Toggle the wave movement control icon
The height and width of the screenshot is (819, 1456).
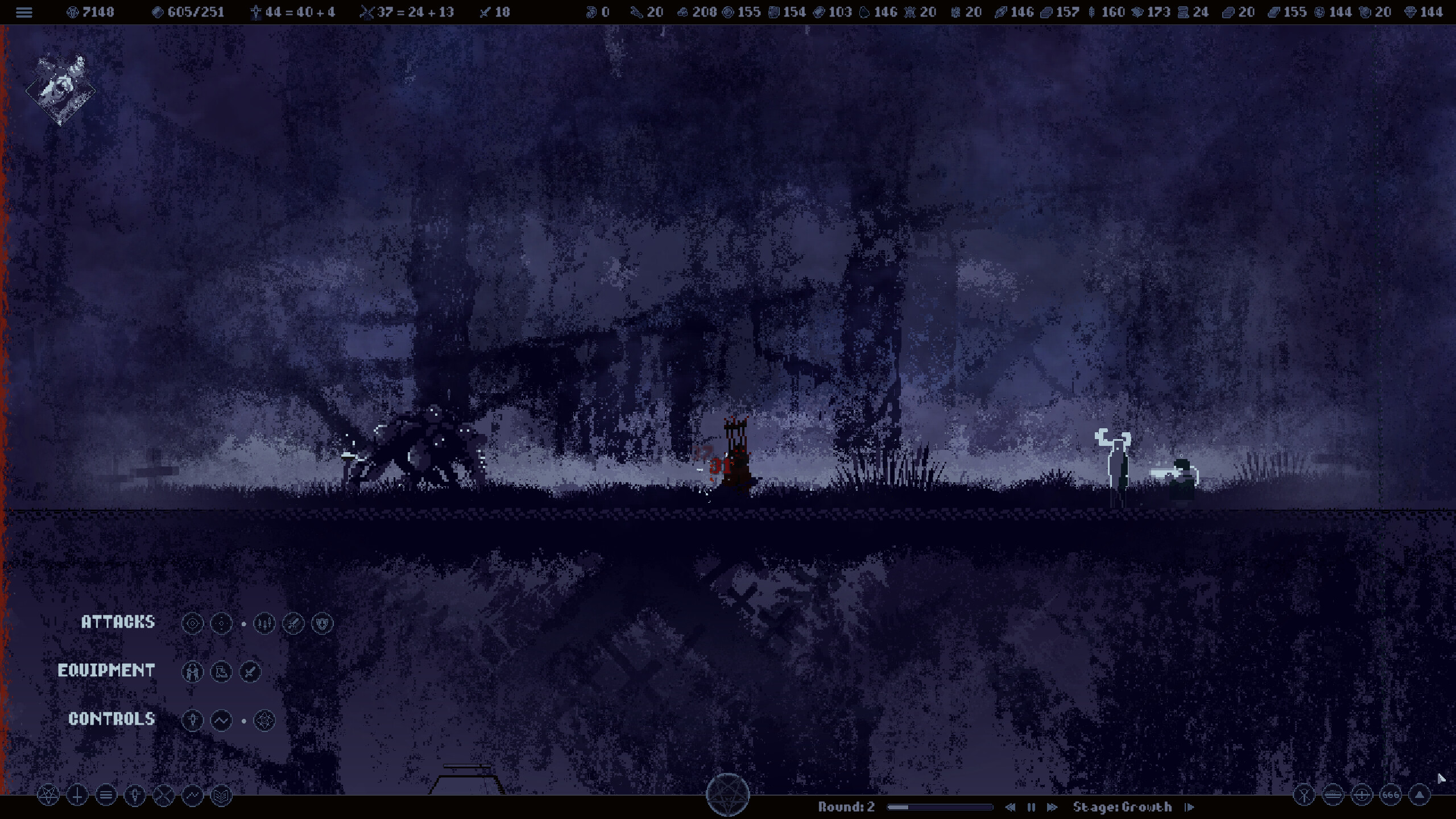click(x=222, y=720)
